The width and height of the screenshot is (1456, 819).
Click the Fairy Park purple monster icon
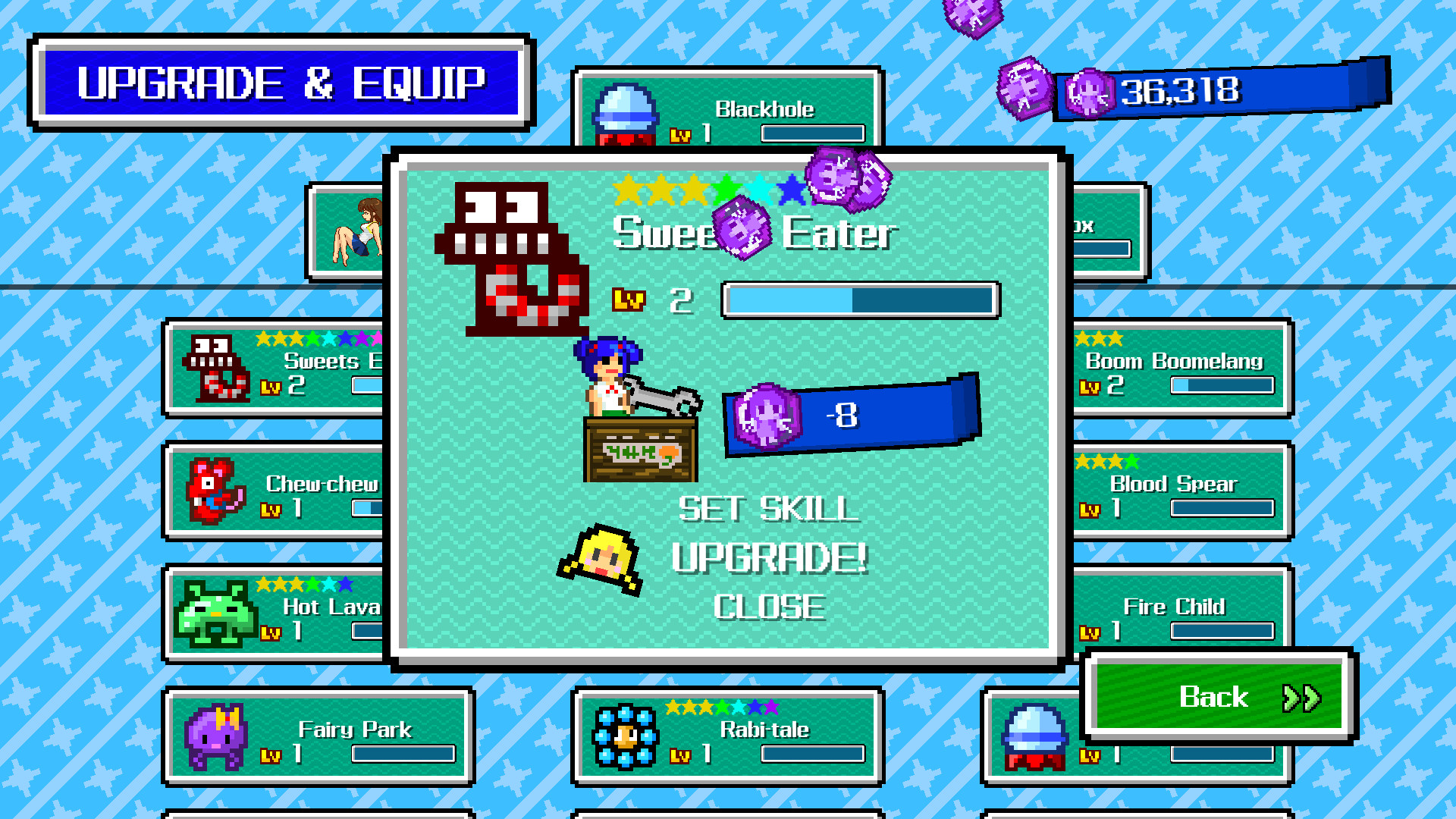coord(216,738)
